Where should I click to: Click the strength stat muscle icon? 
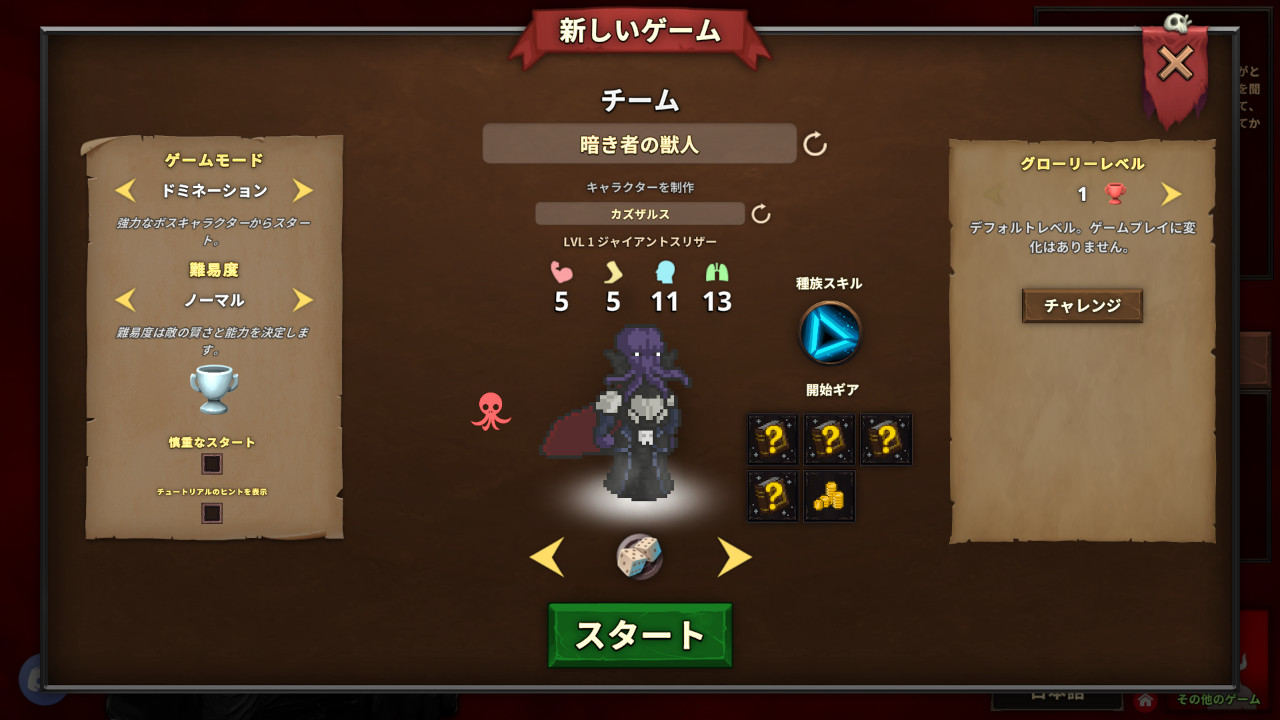561,272
